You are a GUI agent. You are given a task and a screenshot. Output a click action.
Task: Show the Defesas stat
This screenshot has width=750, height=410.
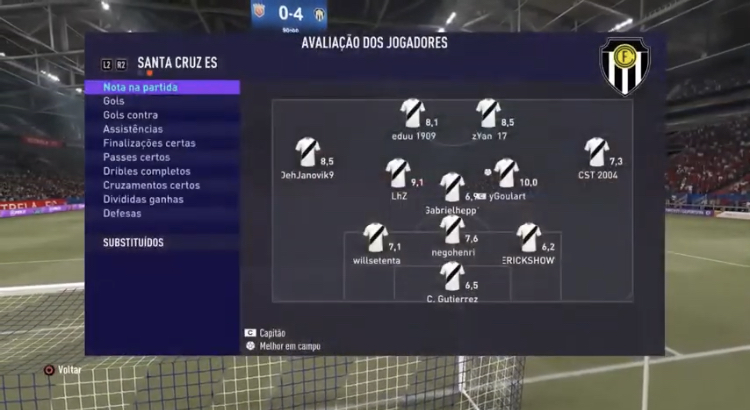[122, 213]
